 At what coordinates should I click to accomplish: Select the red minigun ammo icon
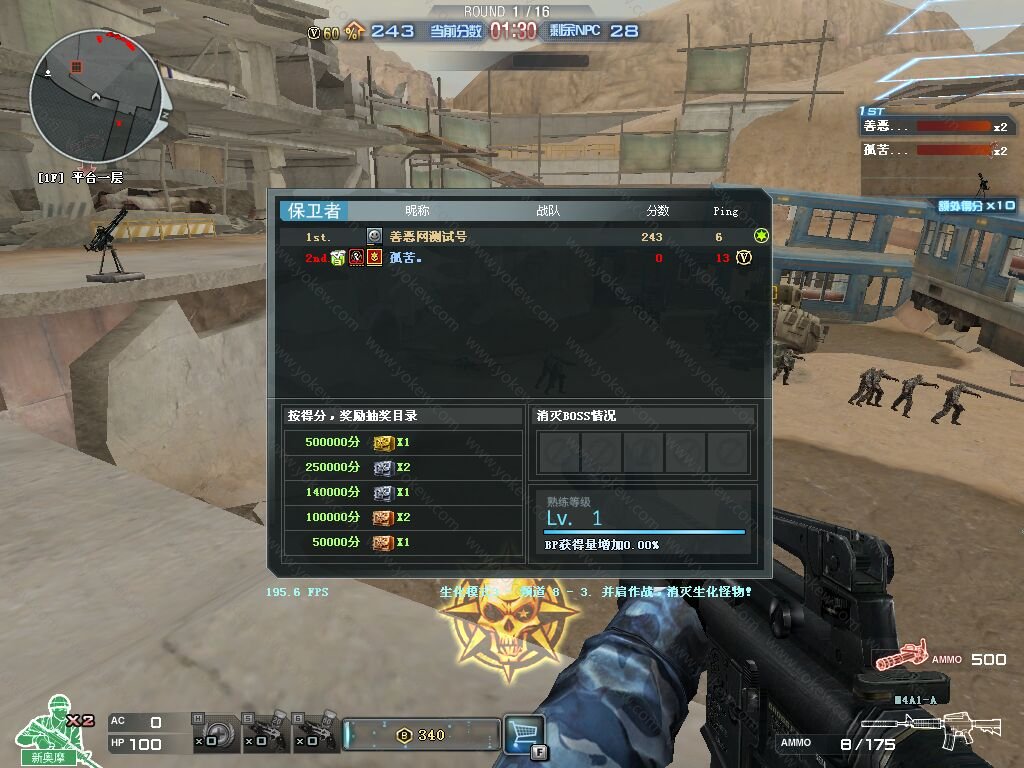[898, 658]
